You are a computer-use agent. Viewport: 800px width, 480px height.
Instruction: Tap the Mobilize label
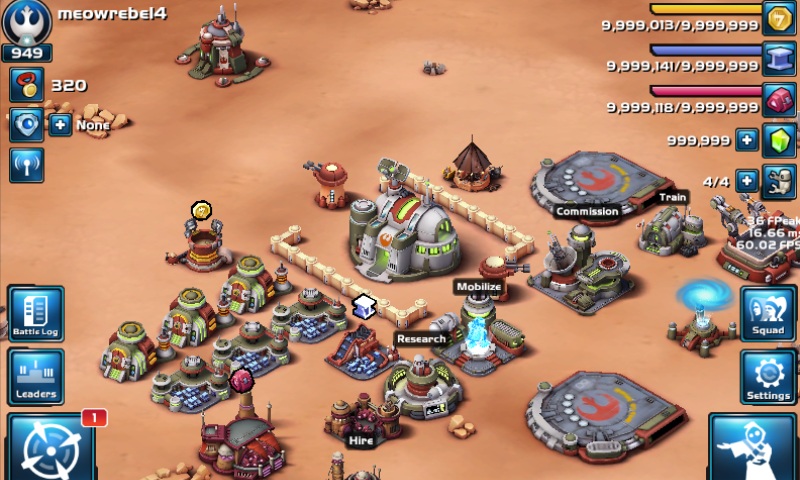(478, 287)
